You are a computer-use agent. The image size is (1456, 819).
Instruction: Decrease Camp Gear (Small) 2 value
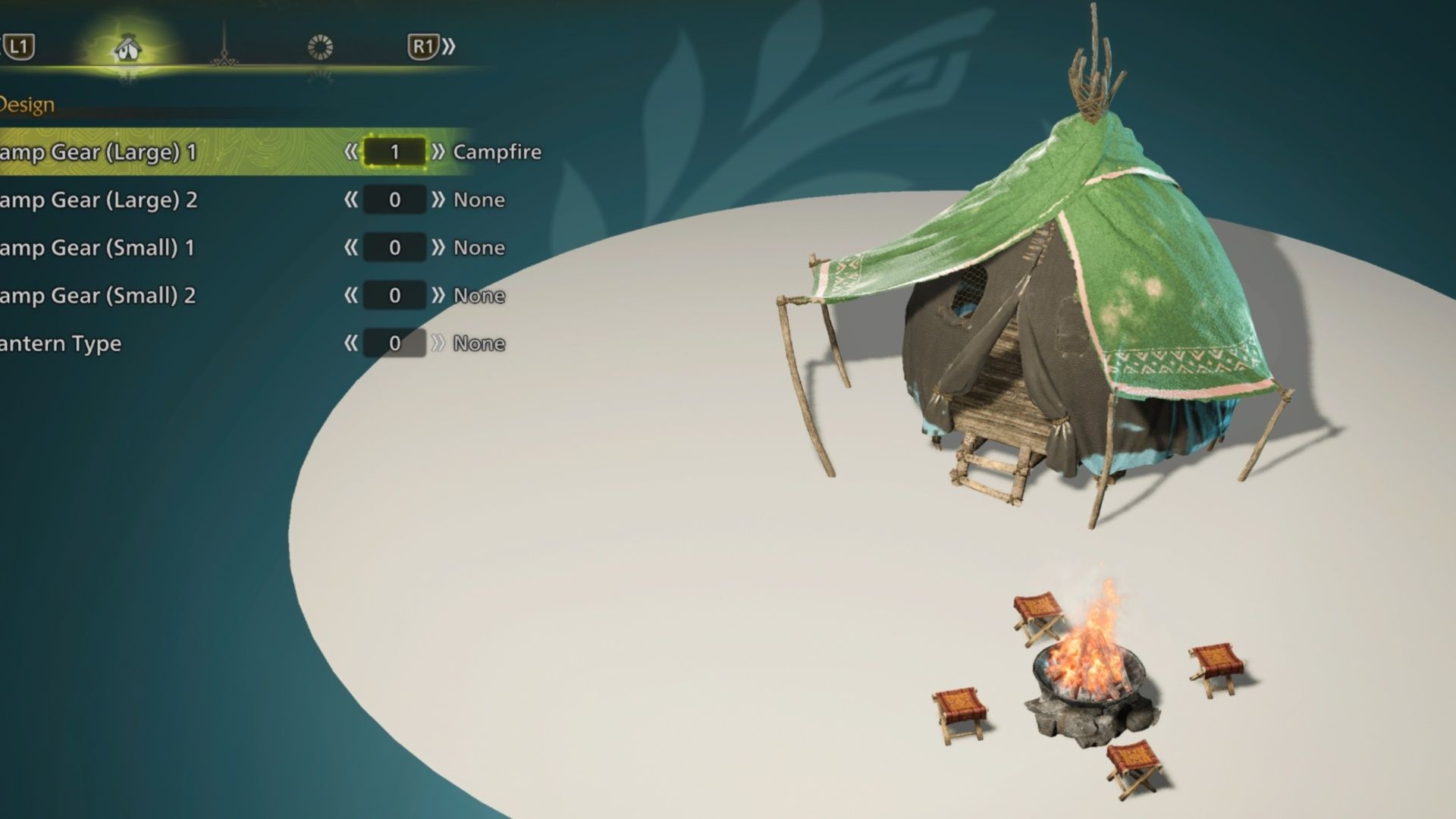click(x=350, y=295)
